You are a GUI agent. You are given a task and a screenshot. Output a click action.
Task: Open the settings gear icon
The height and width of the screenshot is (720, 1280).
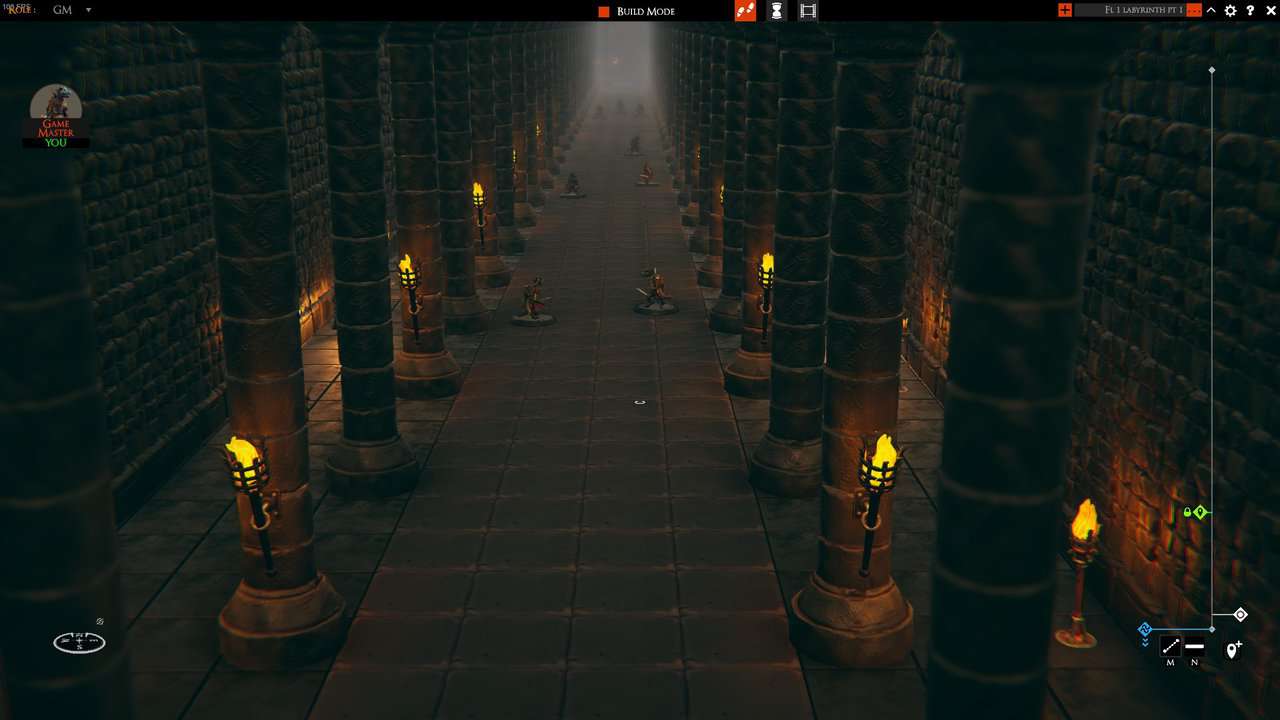pos(1230,10)
